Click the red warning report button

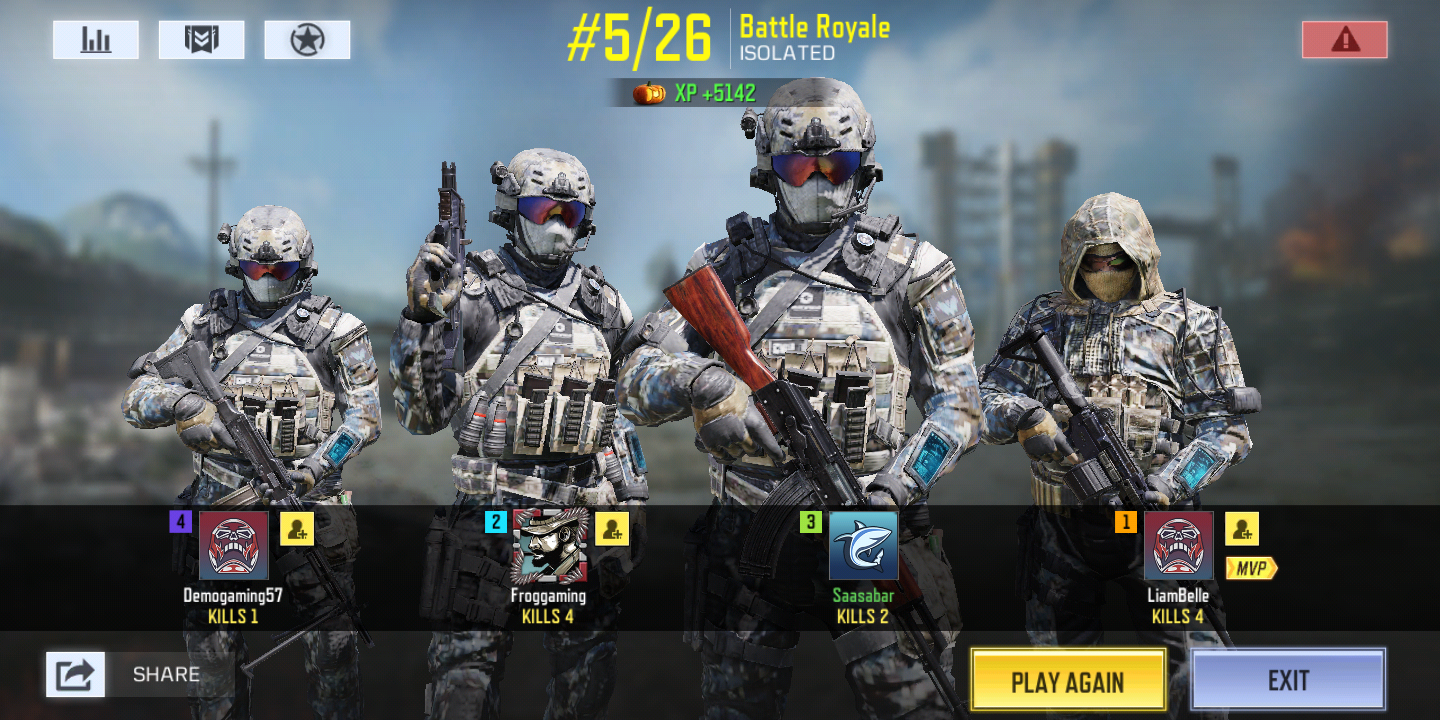(x=1344, y=40)
